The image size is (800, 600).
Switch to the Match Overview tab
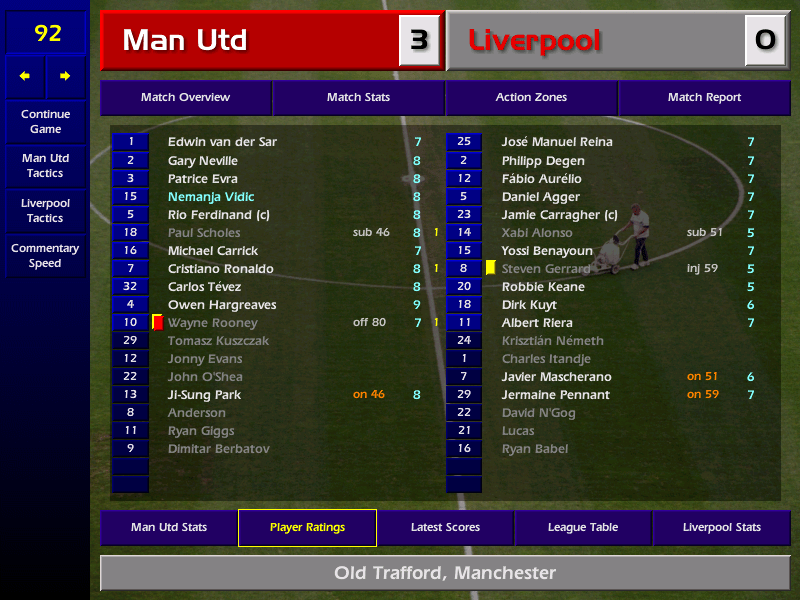[185, 97]
